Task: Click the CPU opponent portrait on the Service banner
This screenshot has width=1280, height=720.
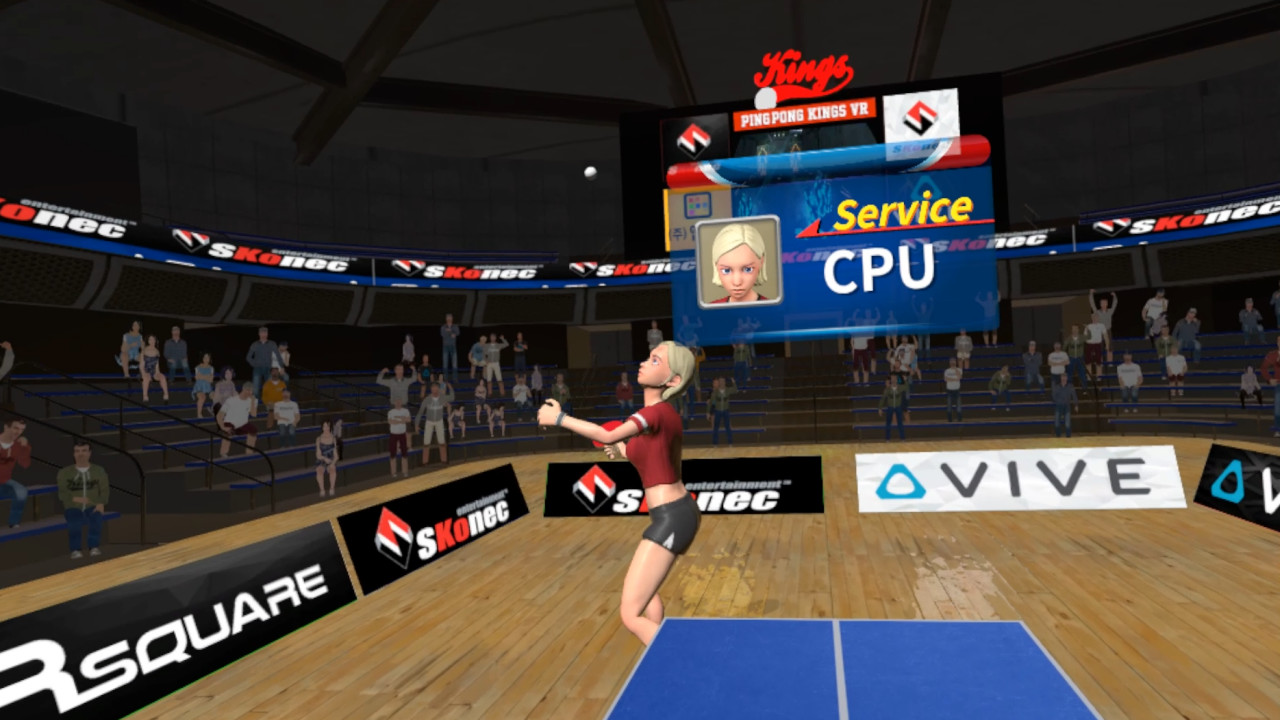Action: pyautogui.click(x=738, y=261)
